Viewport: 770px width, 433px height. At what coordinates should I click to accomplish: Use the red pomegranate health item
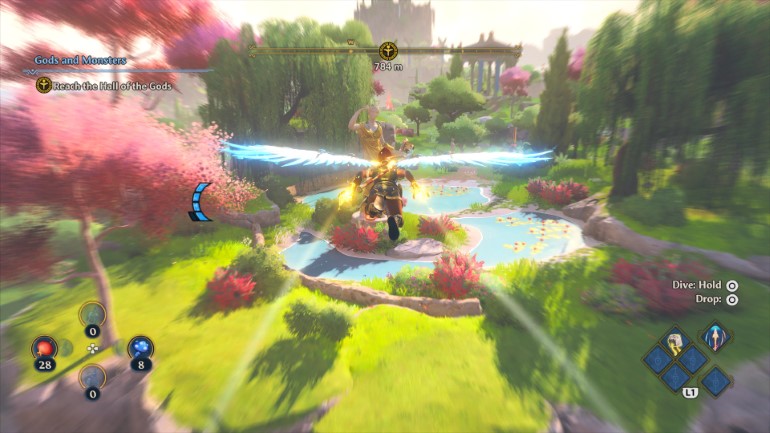(x=43, y=348)
